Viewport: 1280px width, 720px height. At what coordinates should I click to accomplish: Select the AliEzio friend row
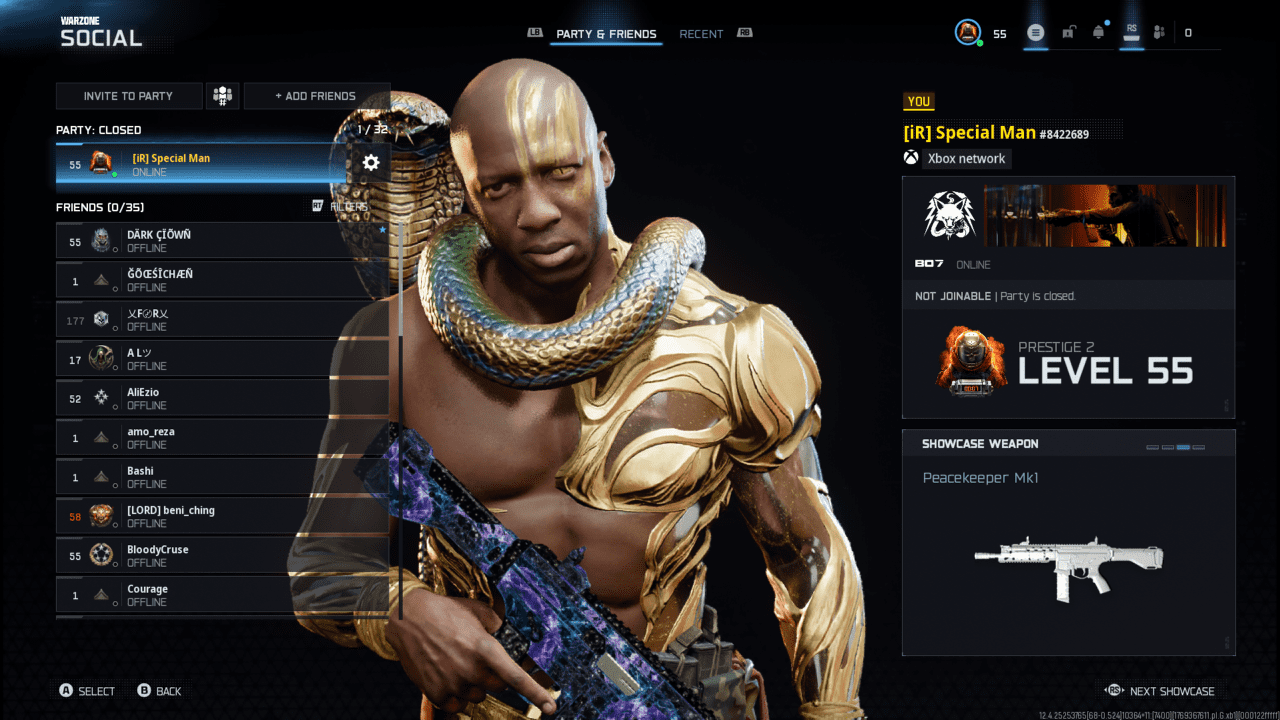222,398
